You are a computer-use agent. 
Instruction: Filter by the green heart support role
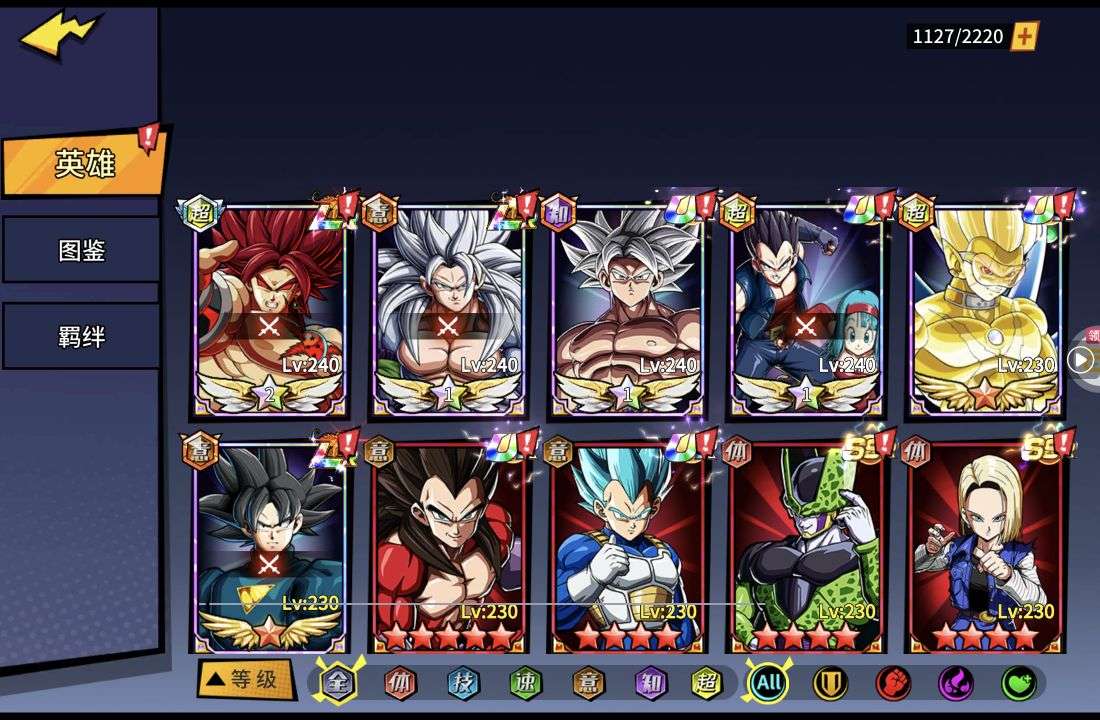(1018, 684)
